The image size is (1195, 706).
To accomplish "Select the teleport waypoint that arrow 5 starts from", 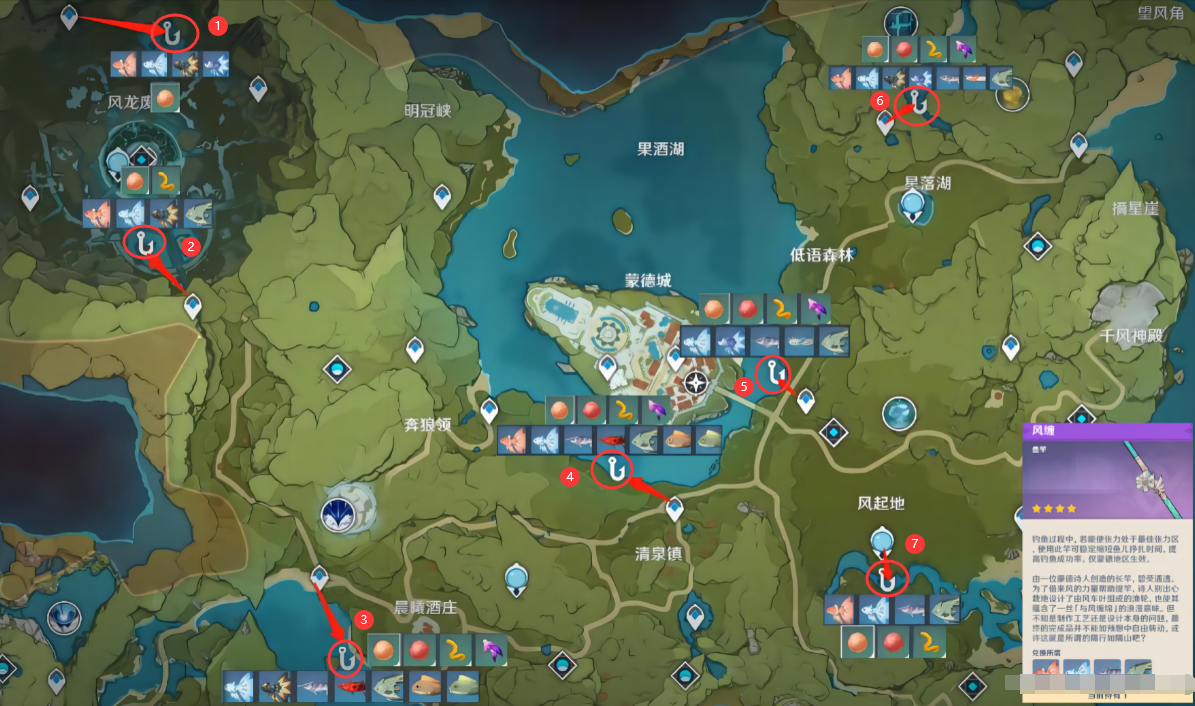I will [x=805, y=401].
